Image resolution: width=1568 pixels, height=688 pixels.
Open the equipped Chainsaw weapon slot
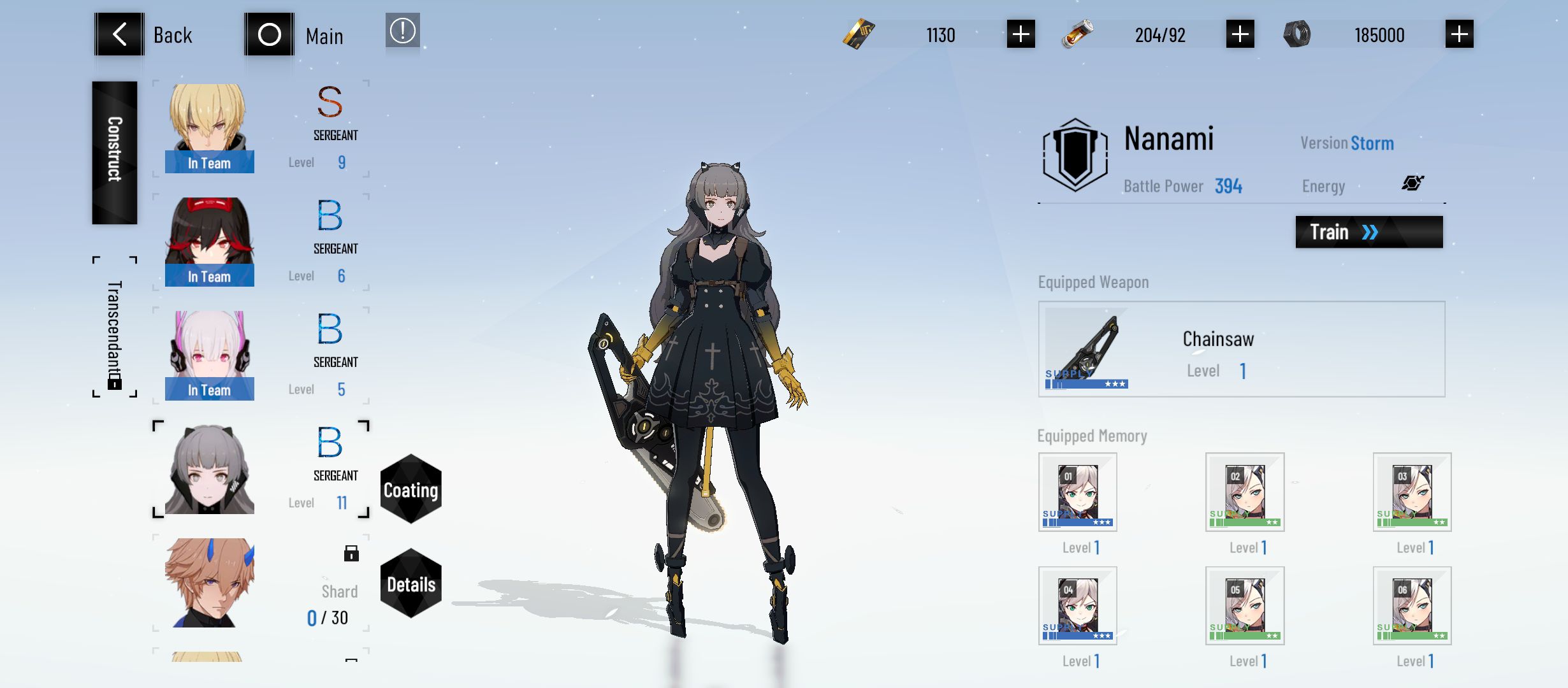tap(1241, 349)
